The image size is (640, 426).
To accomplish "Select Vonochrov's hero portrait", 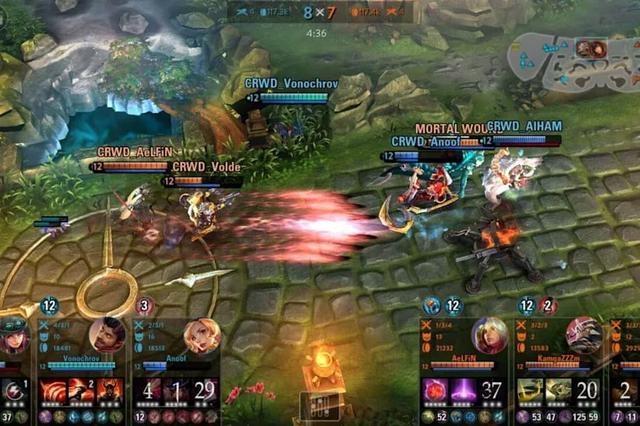I will tap(106, 335).
